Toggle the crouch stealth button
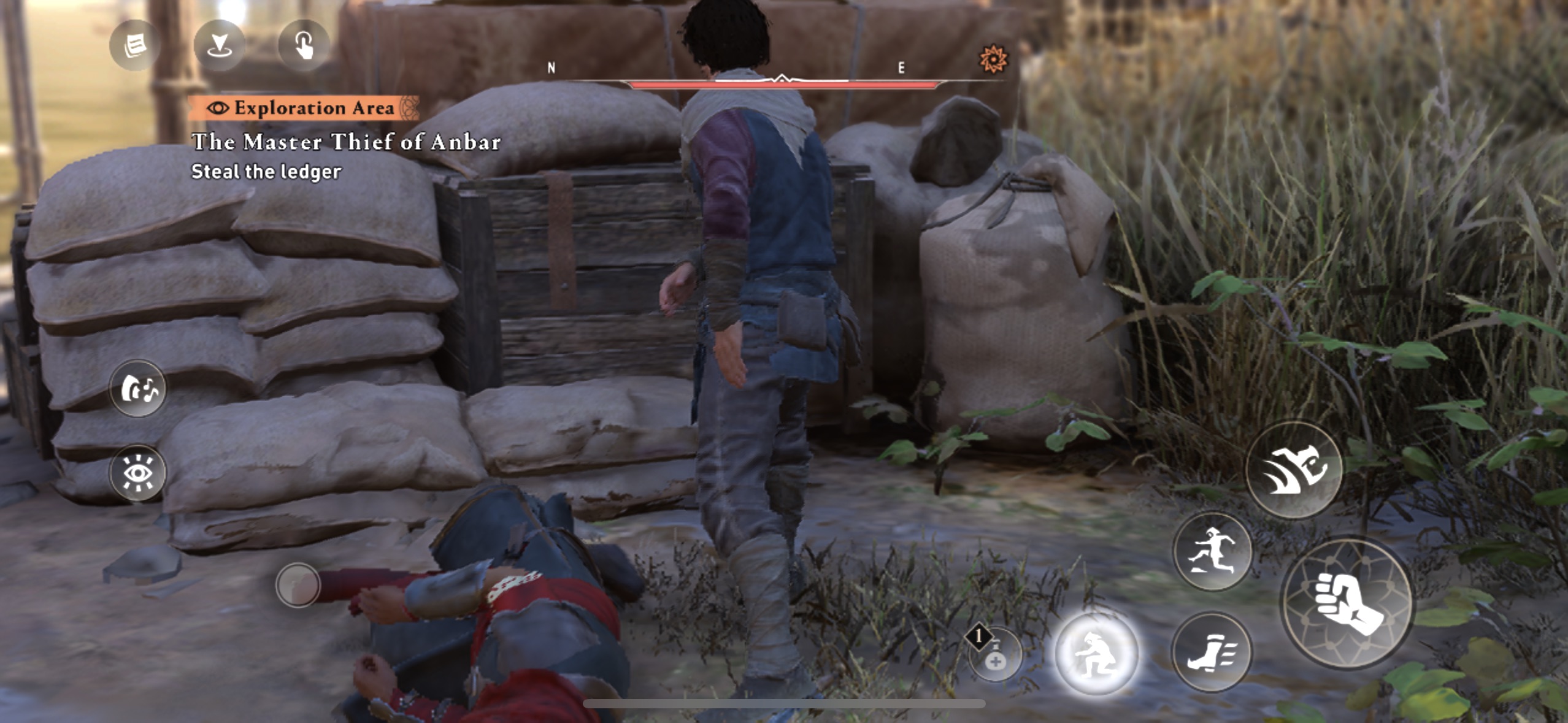 1096,653
